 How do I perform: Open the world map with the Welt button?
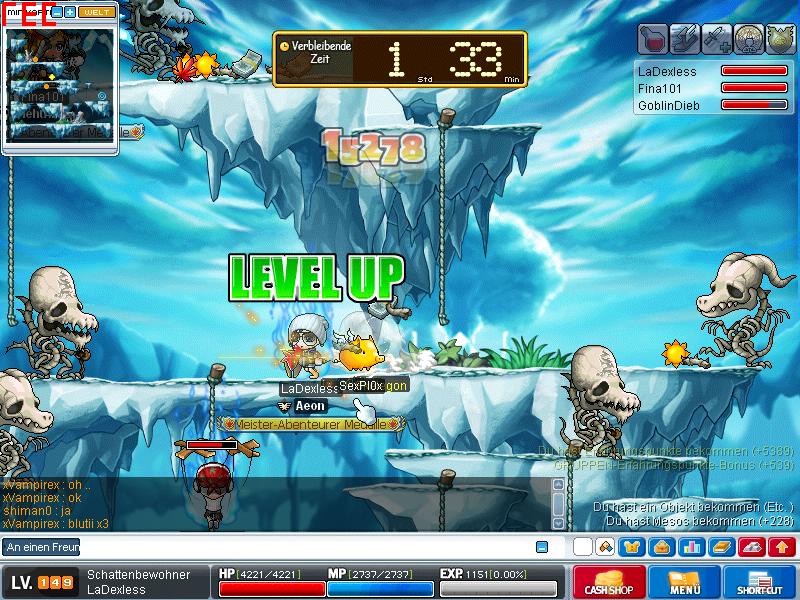point(96,12)
